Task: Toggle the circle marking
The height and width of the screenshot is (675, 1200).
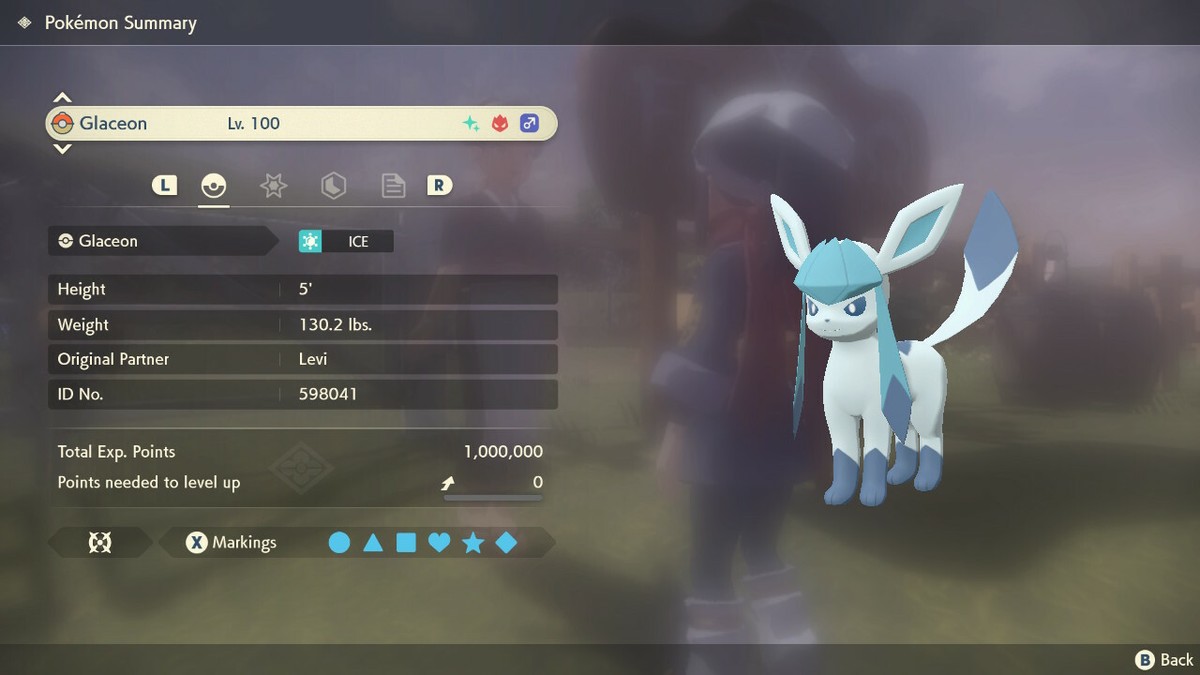Action: [x=340, y=543]
